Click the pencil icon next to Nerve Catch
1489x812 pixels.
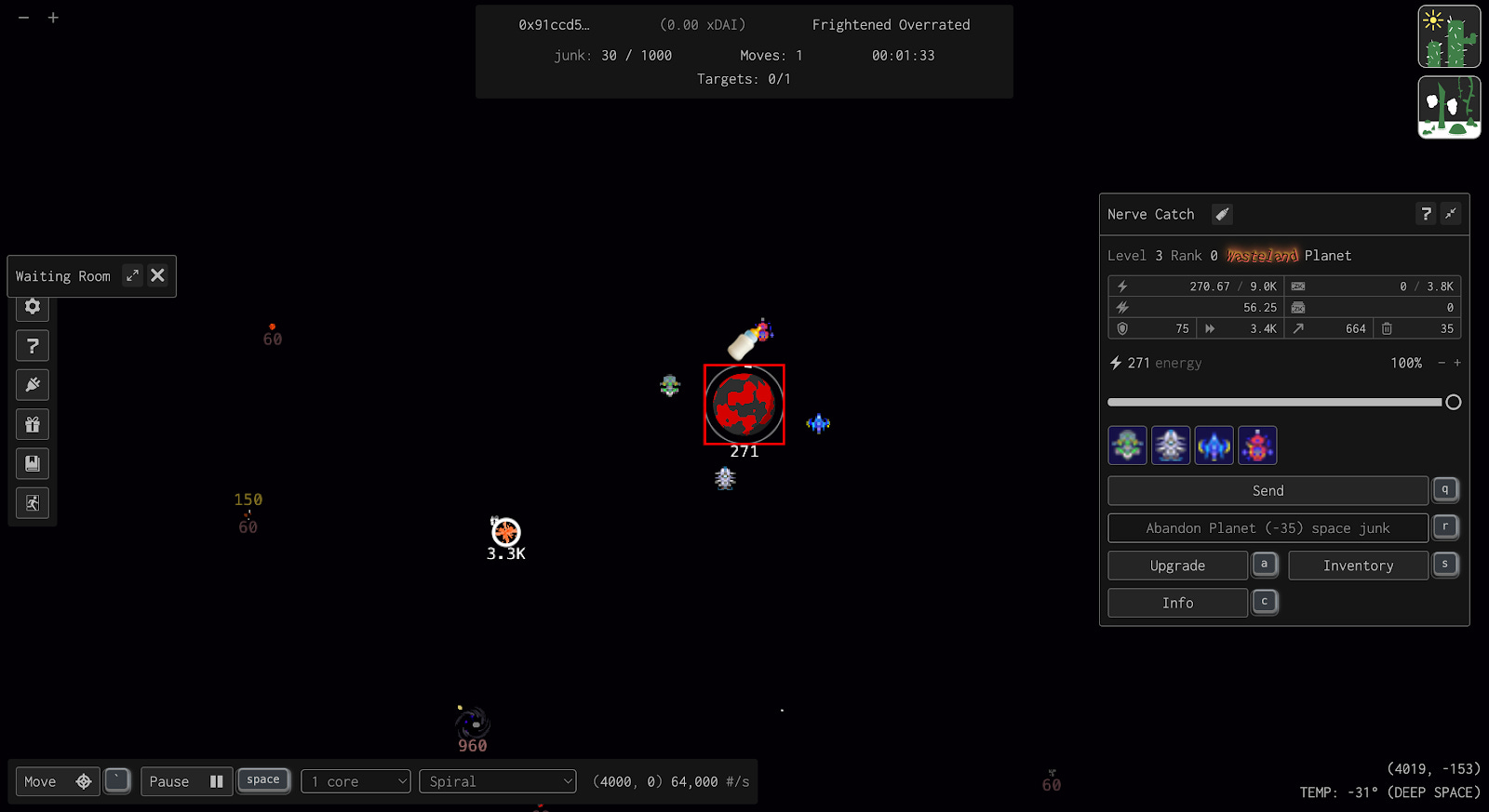pyautogui.click(x=1221, y=214)
